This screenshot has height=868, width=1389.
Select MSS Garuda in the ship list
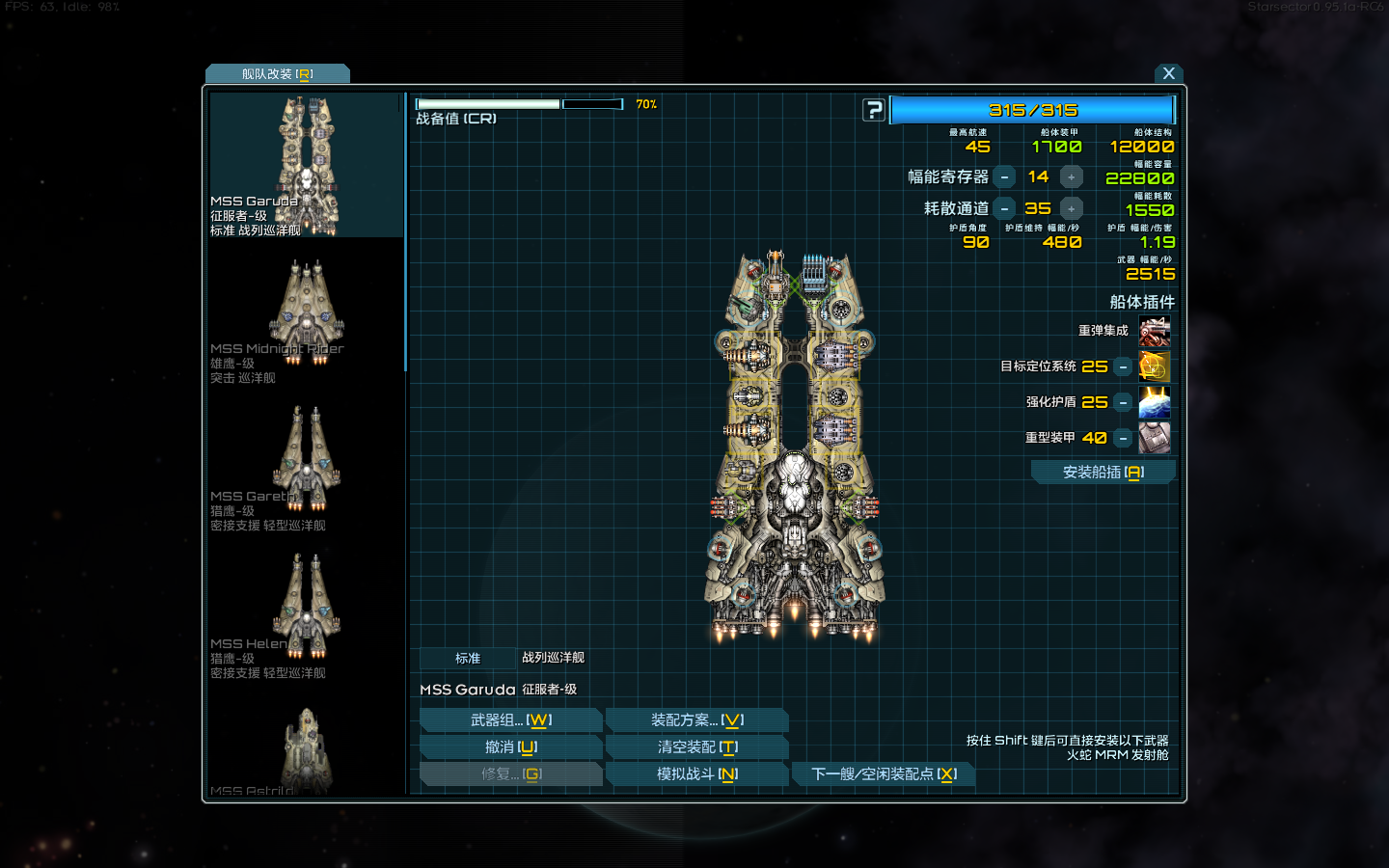click(x=306, y=165)
